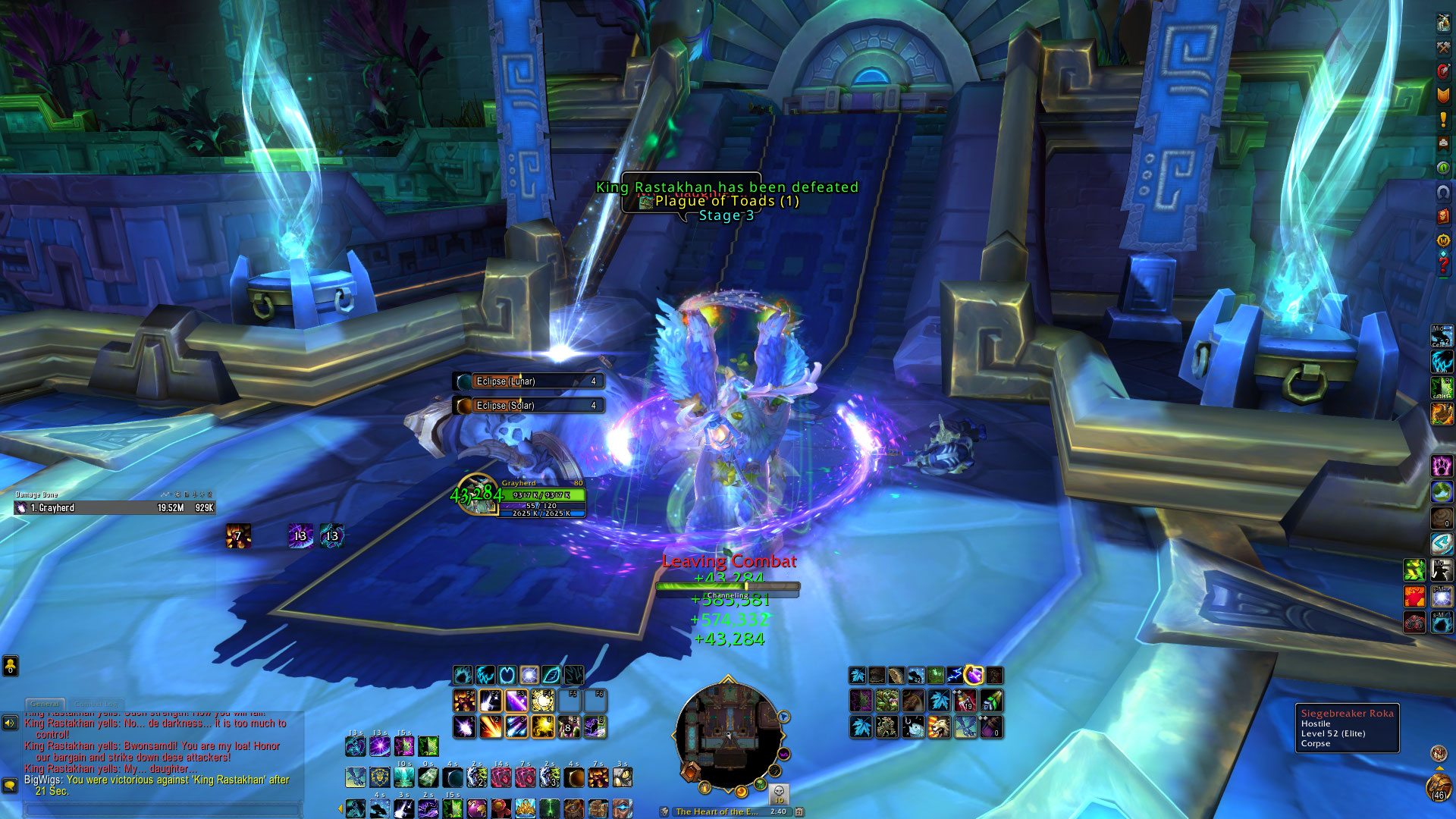
Task: Open the chat menu speech bubble button
Action: (x=10, y=785)
